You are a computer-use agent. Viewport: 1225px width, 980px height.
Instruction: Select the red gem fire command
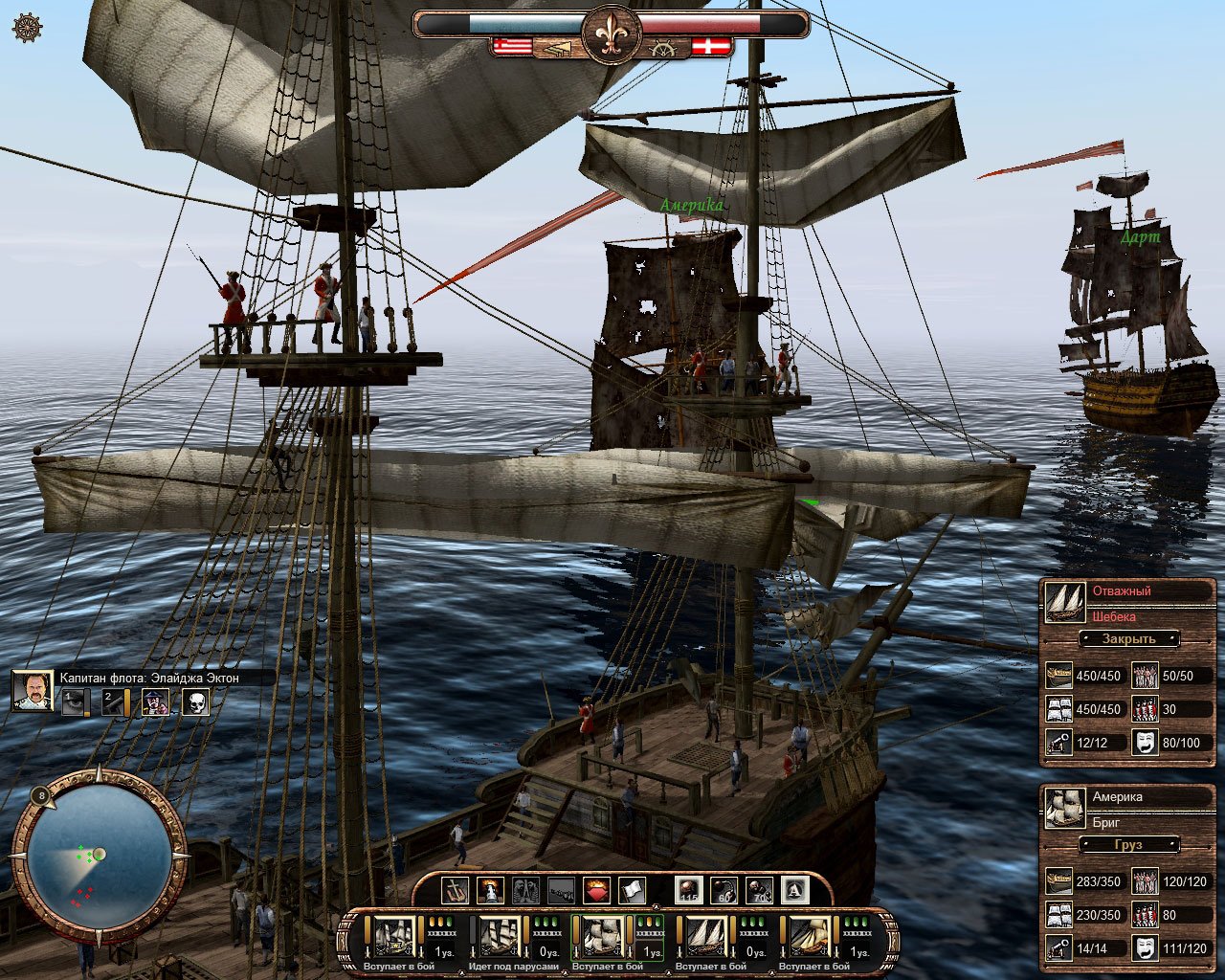tap(595, 891)
